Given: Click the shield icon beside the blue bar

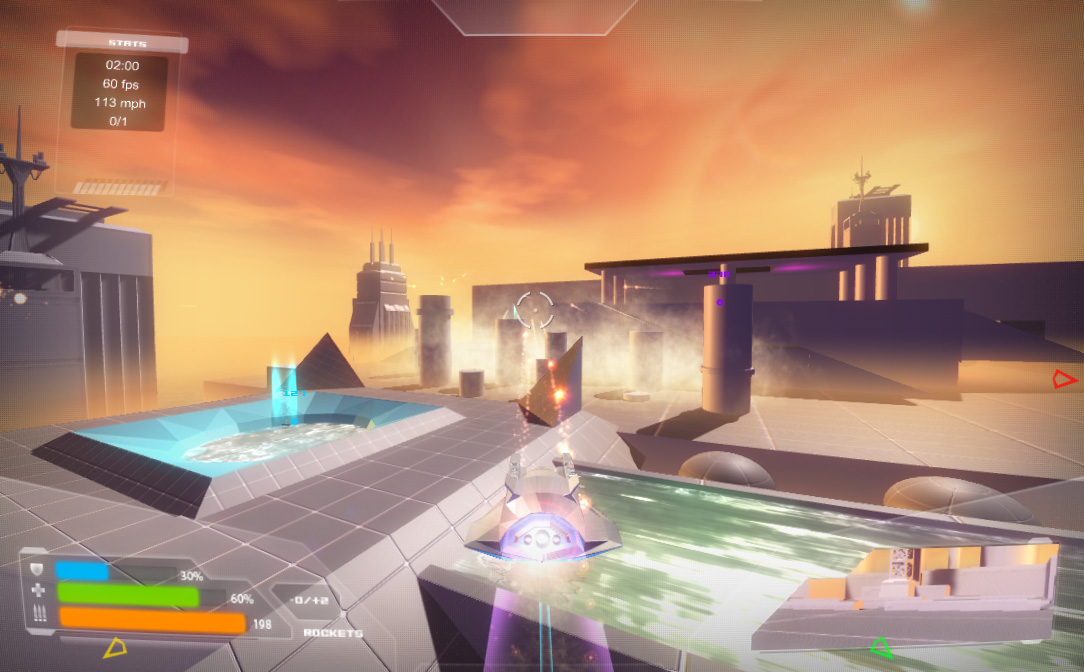Looking at the screenshot, I should pyautogui.click(x=38, y=571).
